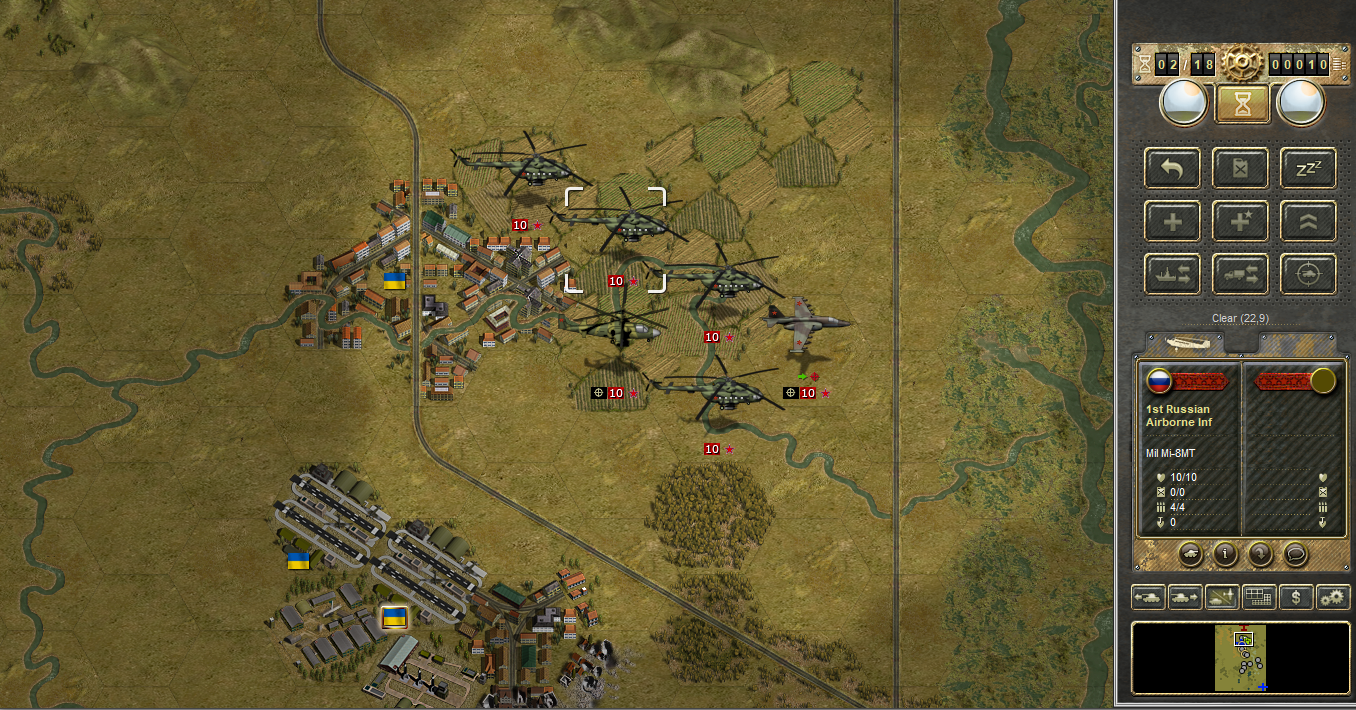1356x710 pixels.
Task: Give elite replacements with the starred cross
Action: [x=1240, y=221]
